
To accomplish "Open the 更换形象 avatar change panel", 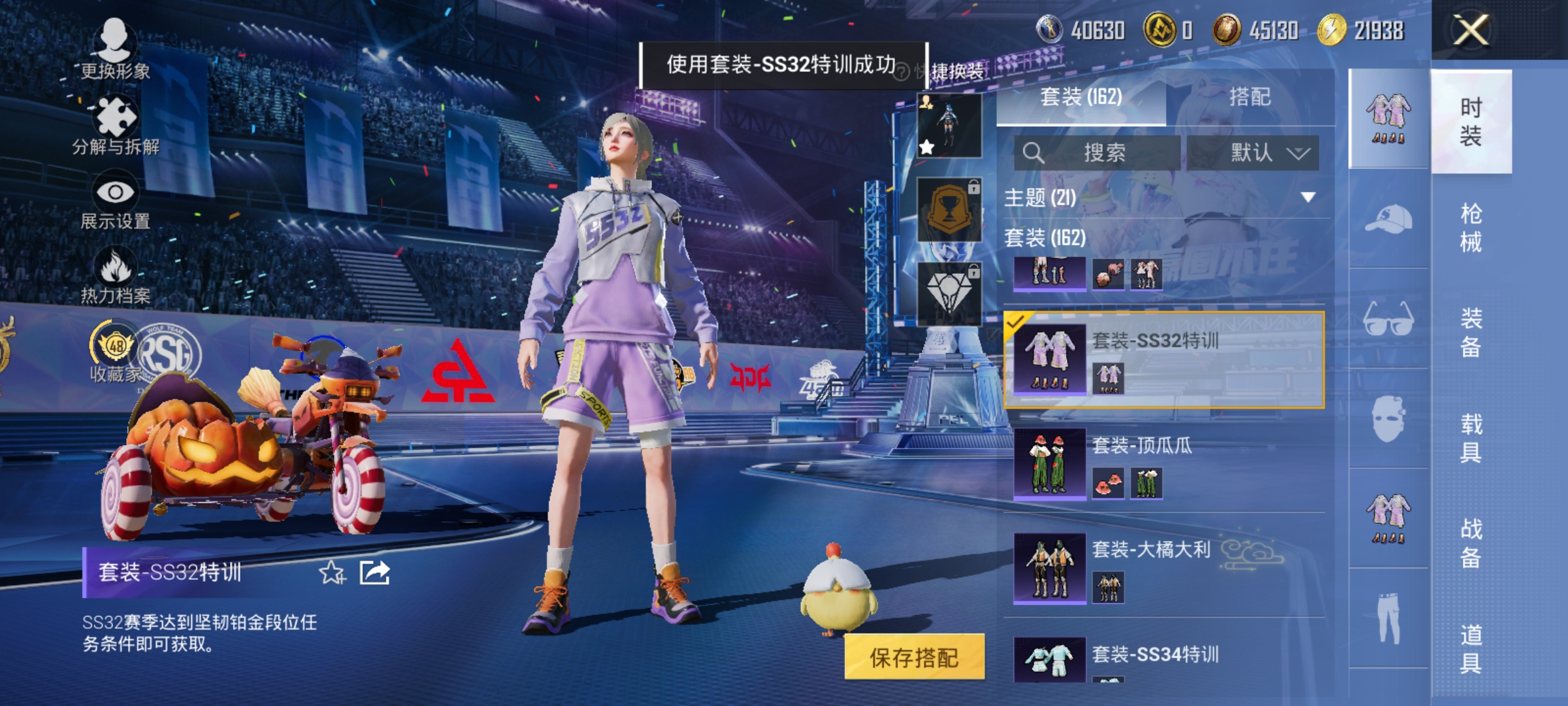I will tap(115, 39).
